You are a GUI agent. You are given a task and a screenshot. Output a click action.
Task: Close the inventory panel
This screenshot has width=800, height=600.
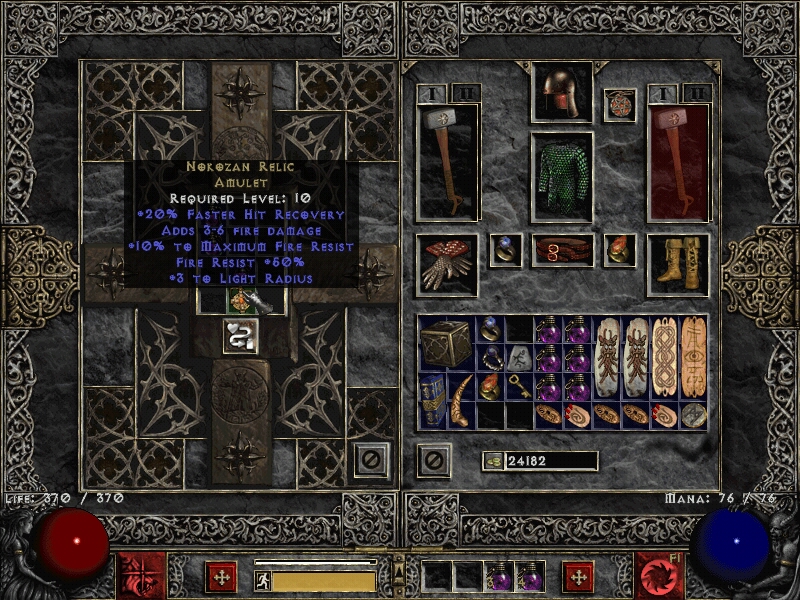tap(433, 460)
